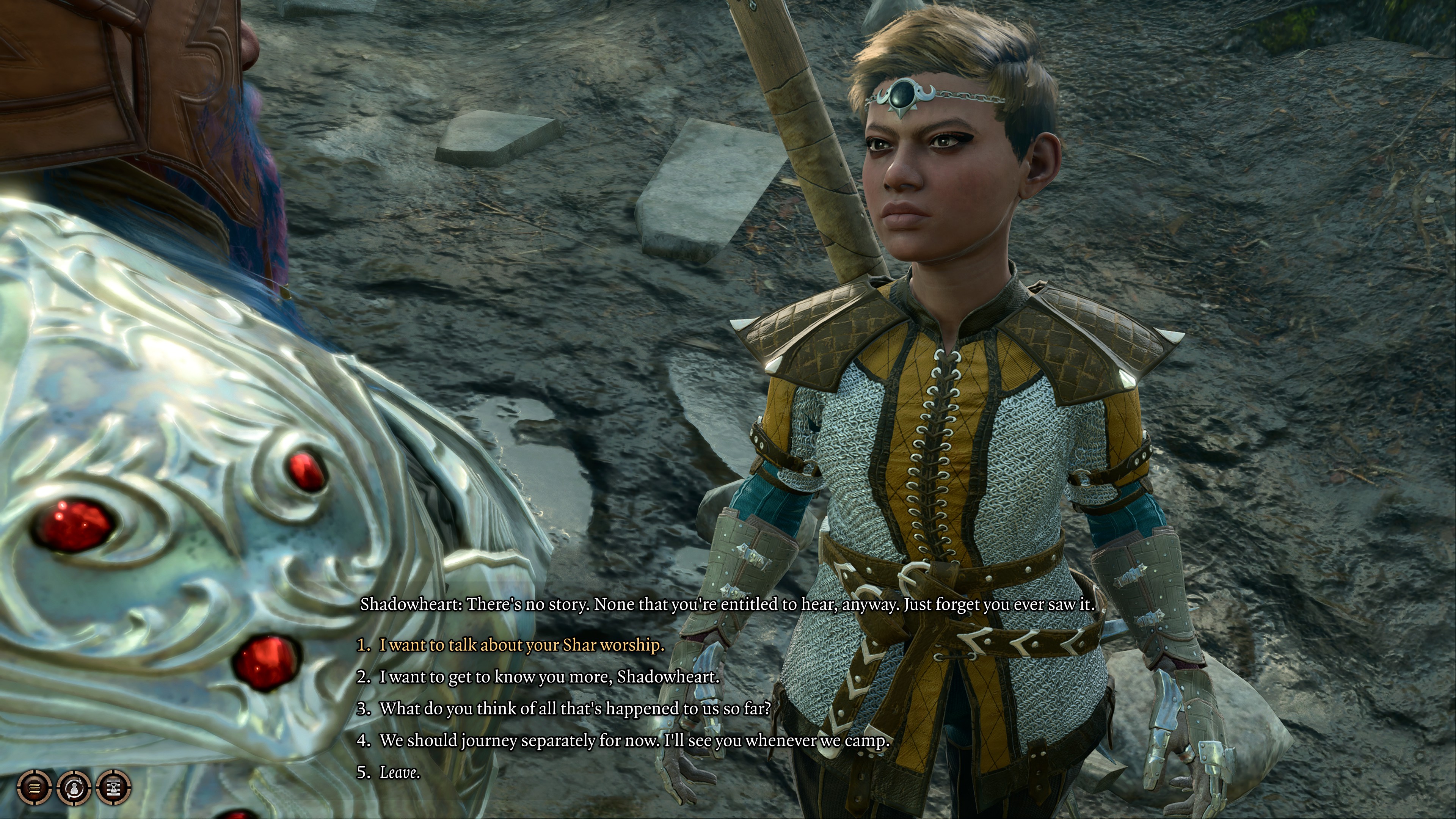Image resolution: width=1456 pixels, height=819 pixels.
Task: Choose the 'Leave' dialogue option
Action: click(400, 772)
